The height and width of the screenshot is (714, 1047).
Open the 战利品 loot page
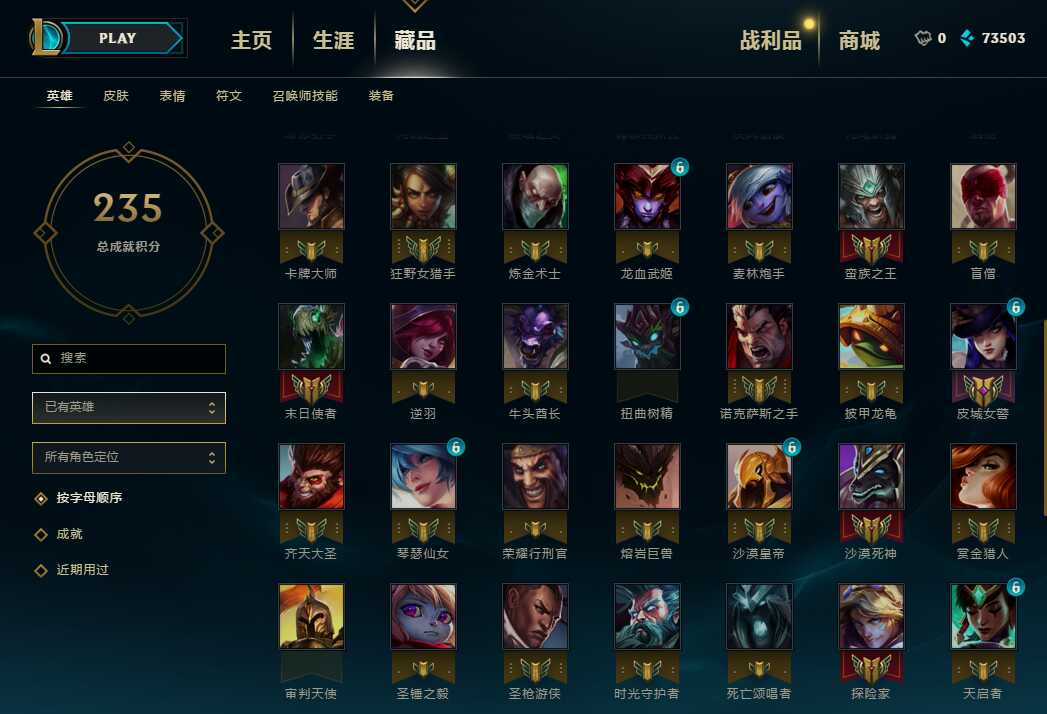pos(770,40)
